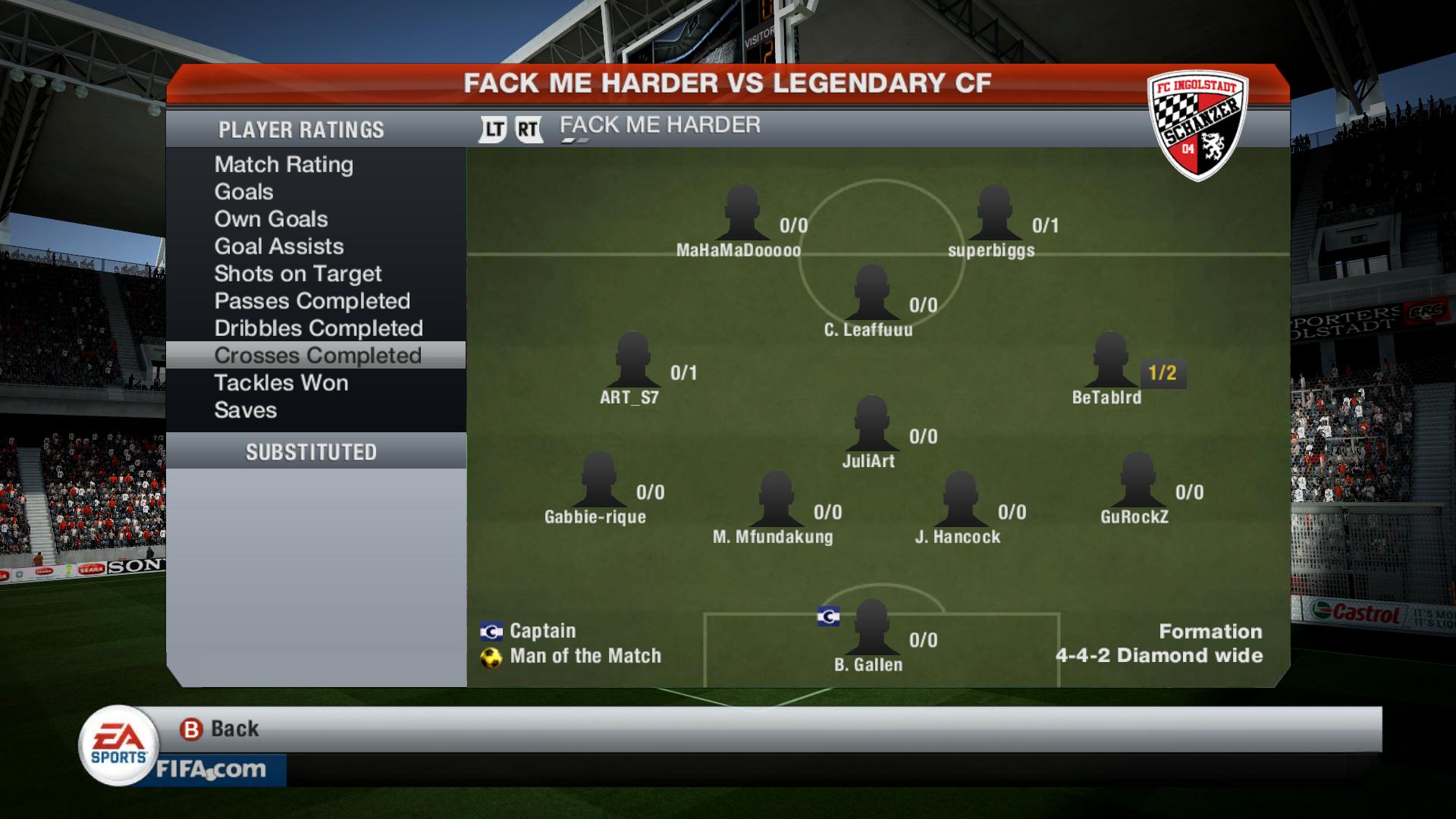Select midfielder C. Leaffuuu
The image size is (1456, 819).
click(x=871, y=295)
